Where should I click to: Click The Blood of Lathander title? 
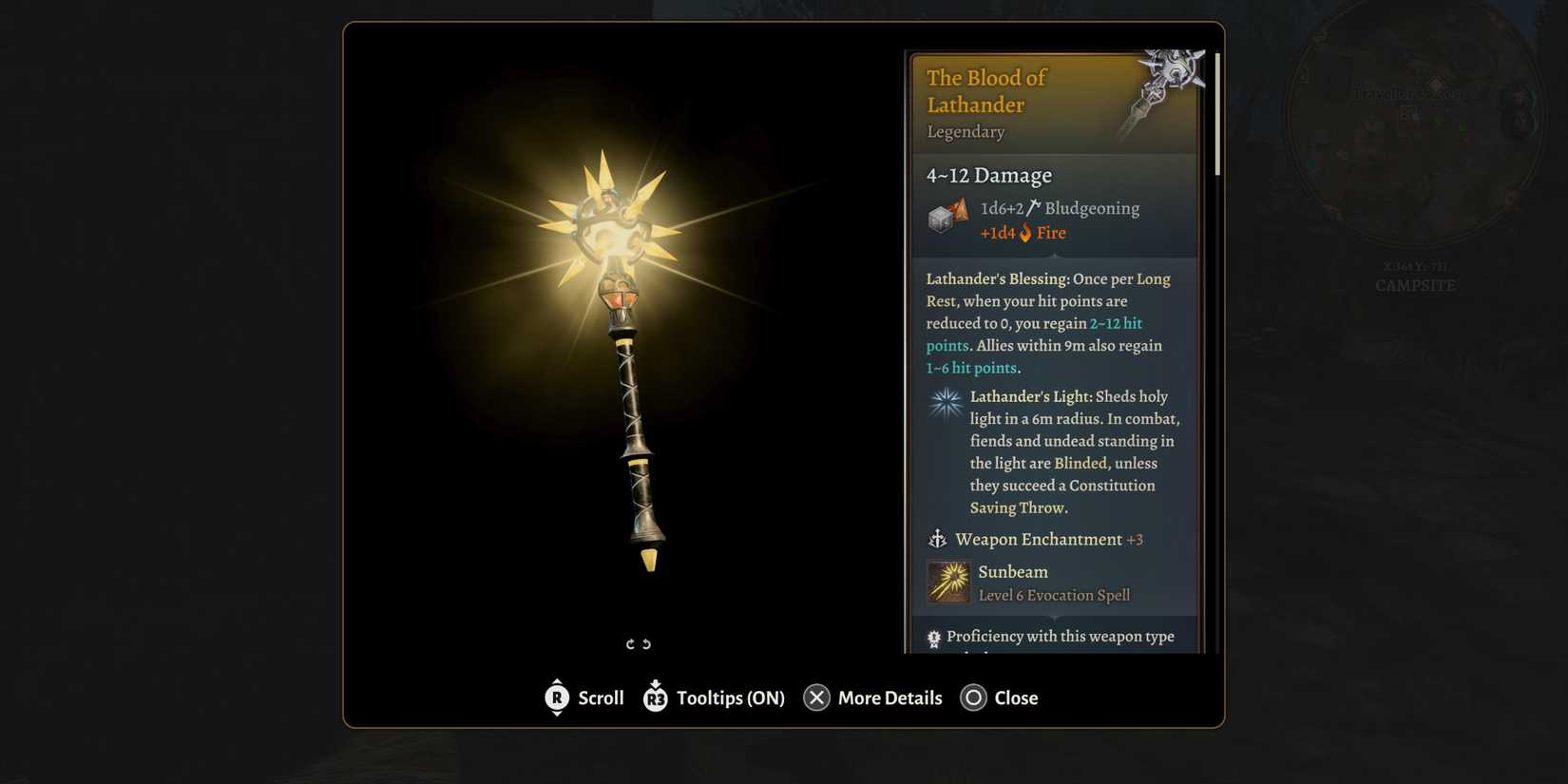(x=986, y=91)
